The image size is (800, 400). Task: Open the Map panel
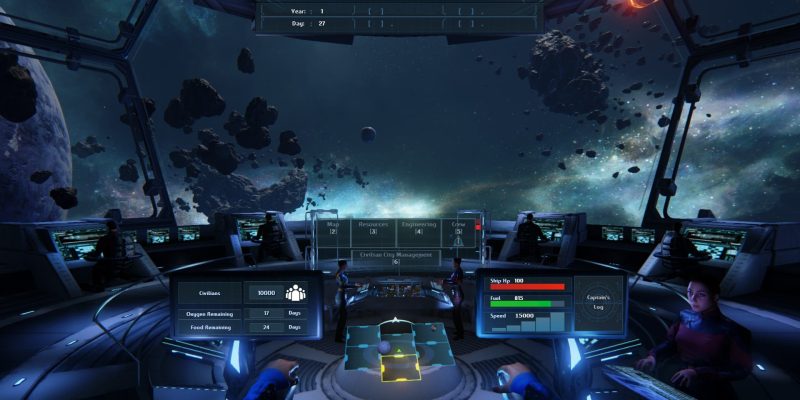click(x=334, y=228)
